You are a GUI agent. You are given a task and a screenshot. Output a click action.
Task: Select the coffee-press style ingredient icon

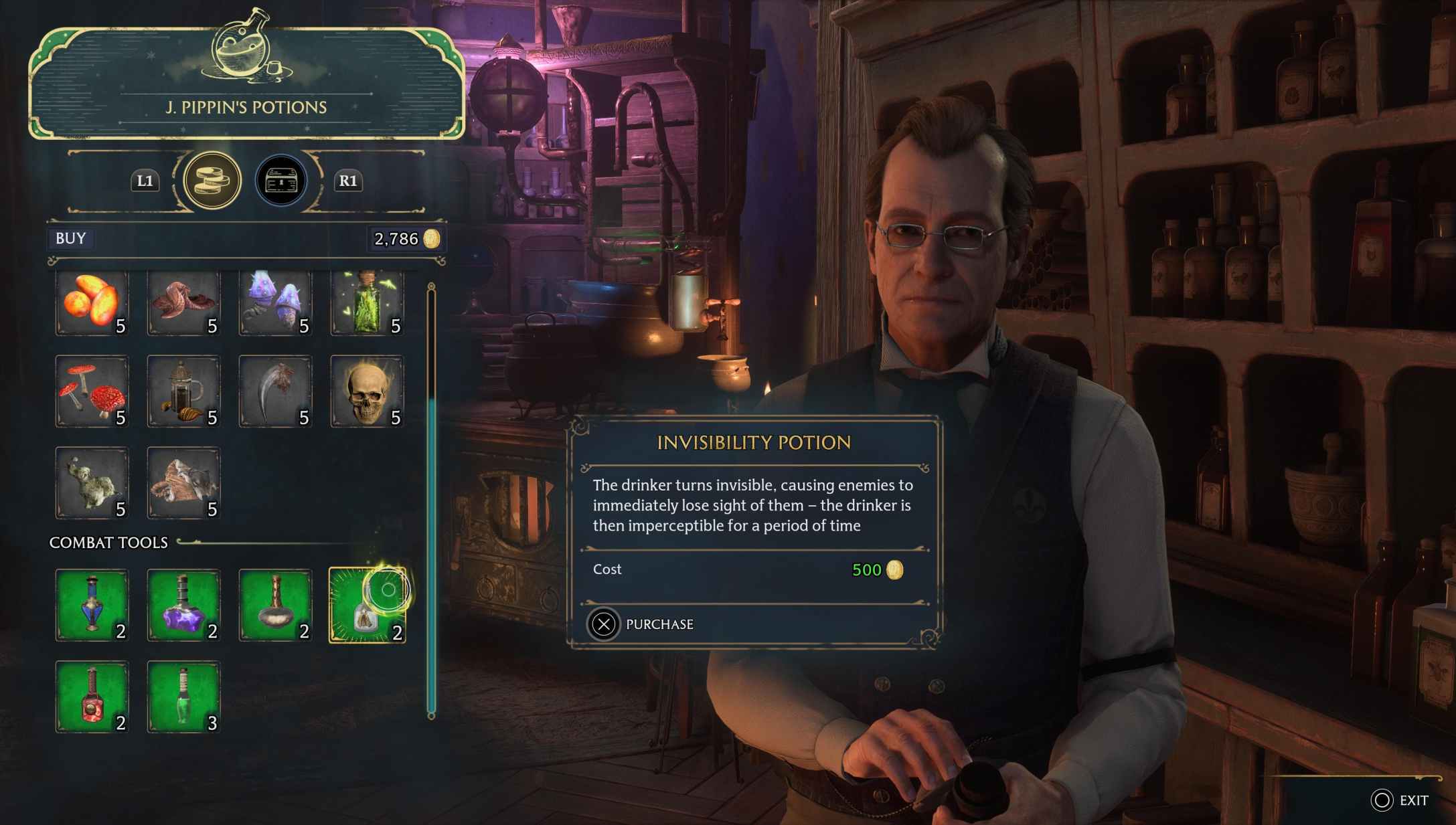(183, 390)
